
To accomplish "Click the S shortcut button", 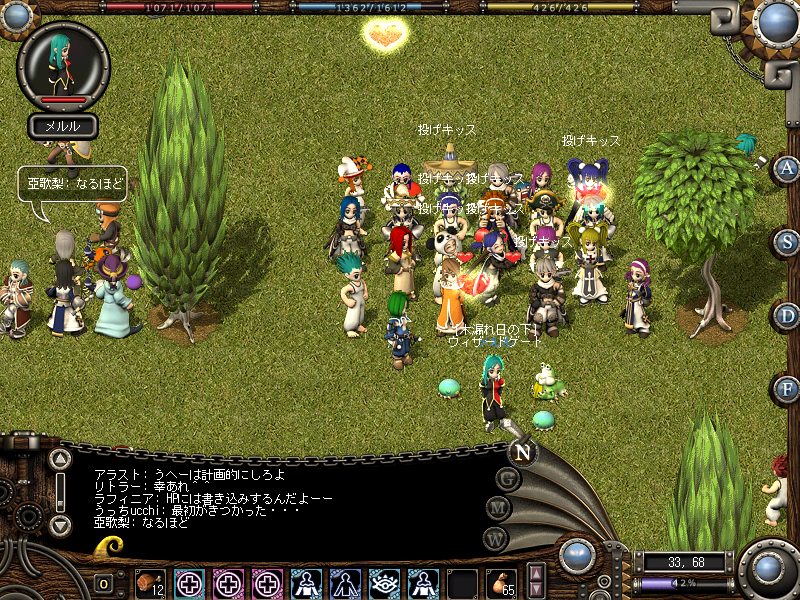I will pos(785,243).
